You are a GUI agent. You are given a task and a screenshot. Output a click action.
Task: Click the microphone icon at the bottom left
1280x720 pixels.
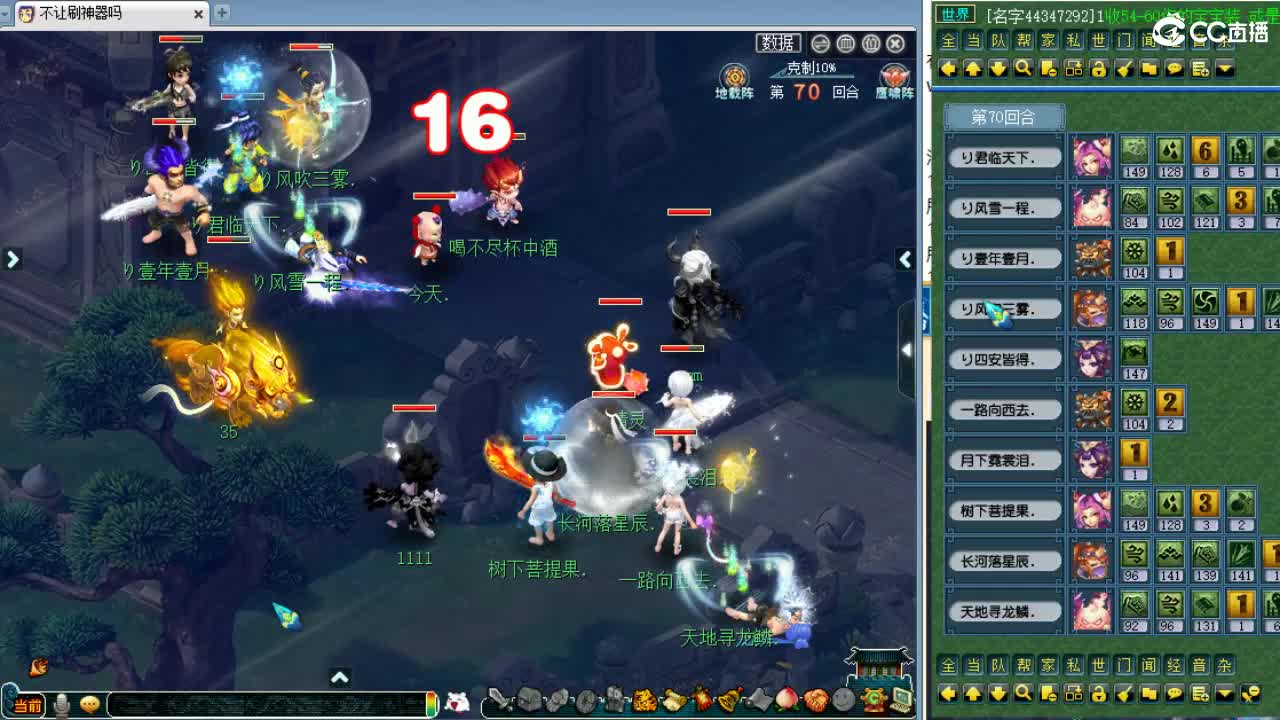tap(60, 703)
